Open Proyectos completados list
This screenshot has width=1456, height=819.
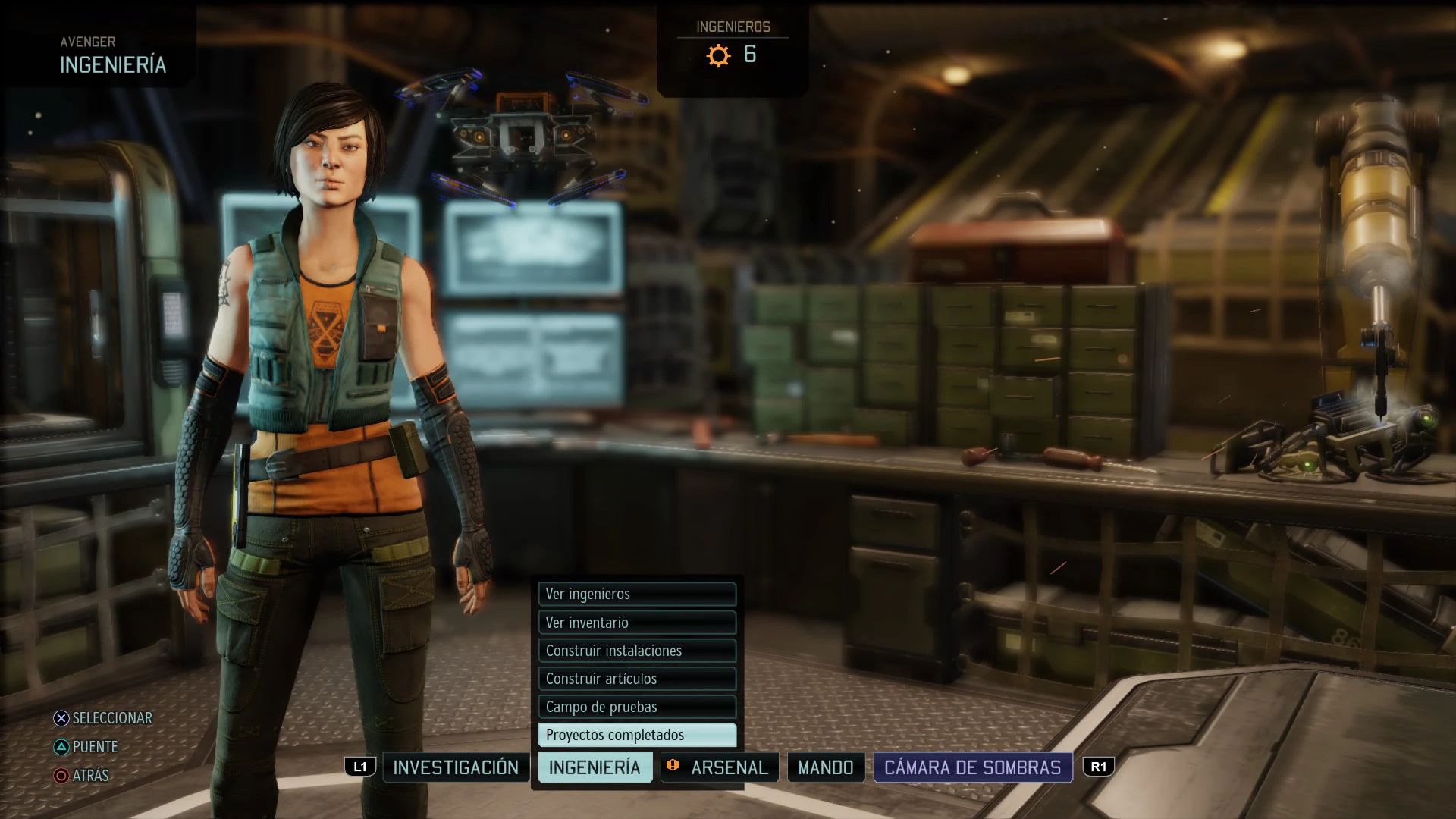point(637,735)
